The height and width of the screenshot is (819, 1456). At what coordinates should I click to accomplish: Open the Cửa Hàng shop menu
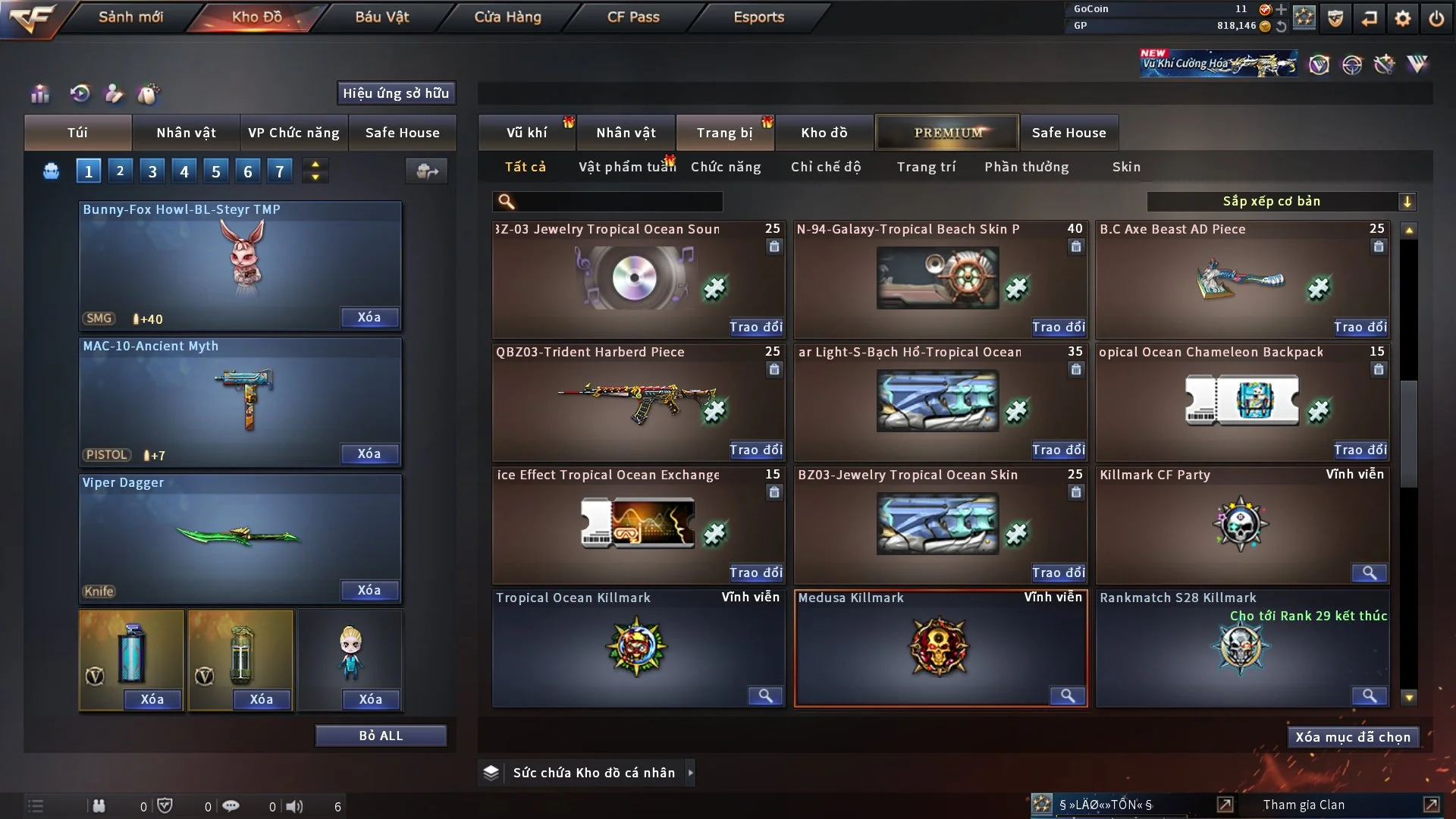coord(507,17)
